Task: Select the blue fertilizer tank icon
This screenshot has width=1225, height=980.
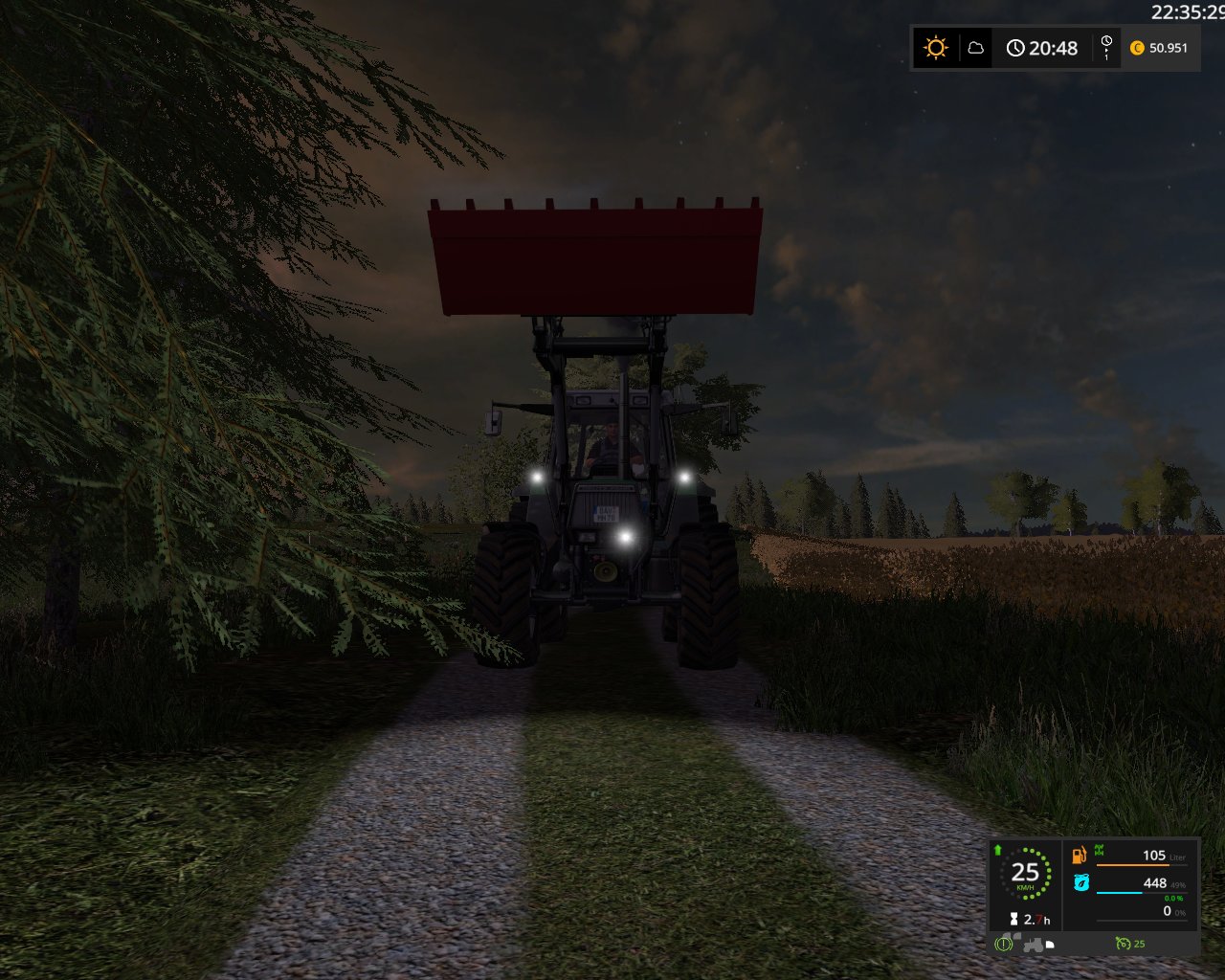Action: [x=1080, y=882]
